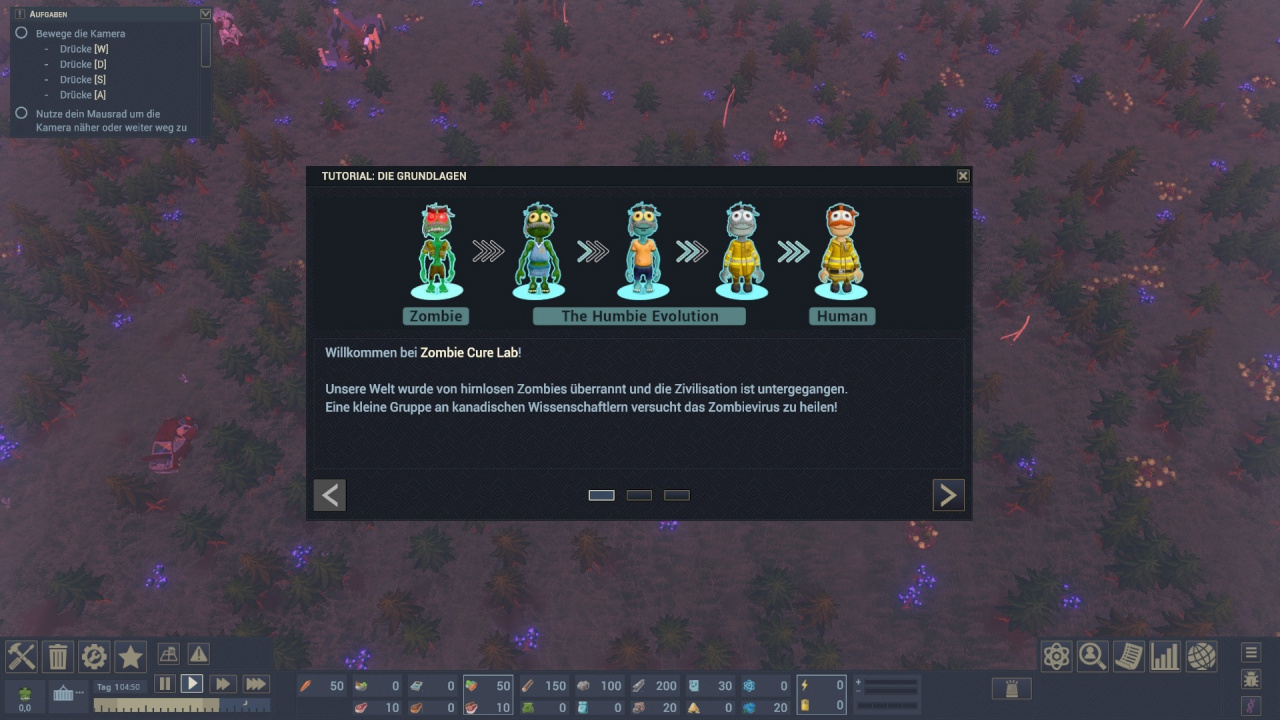Set game speed to triple fast-forward

click(x=256, y=684)
